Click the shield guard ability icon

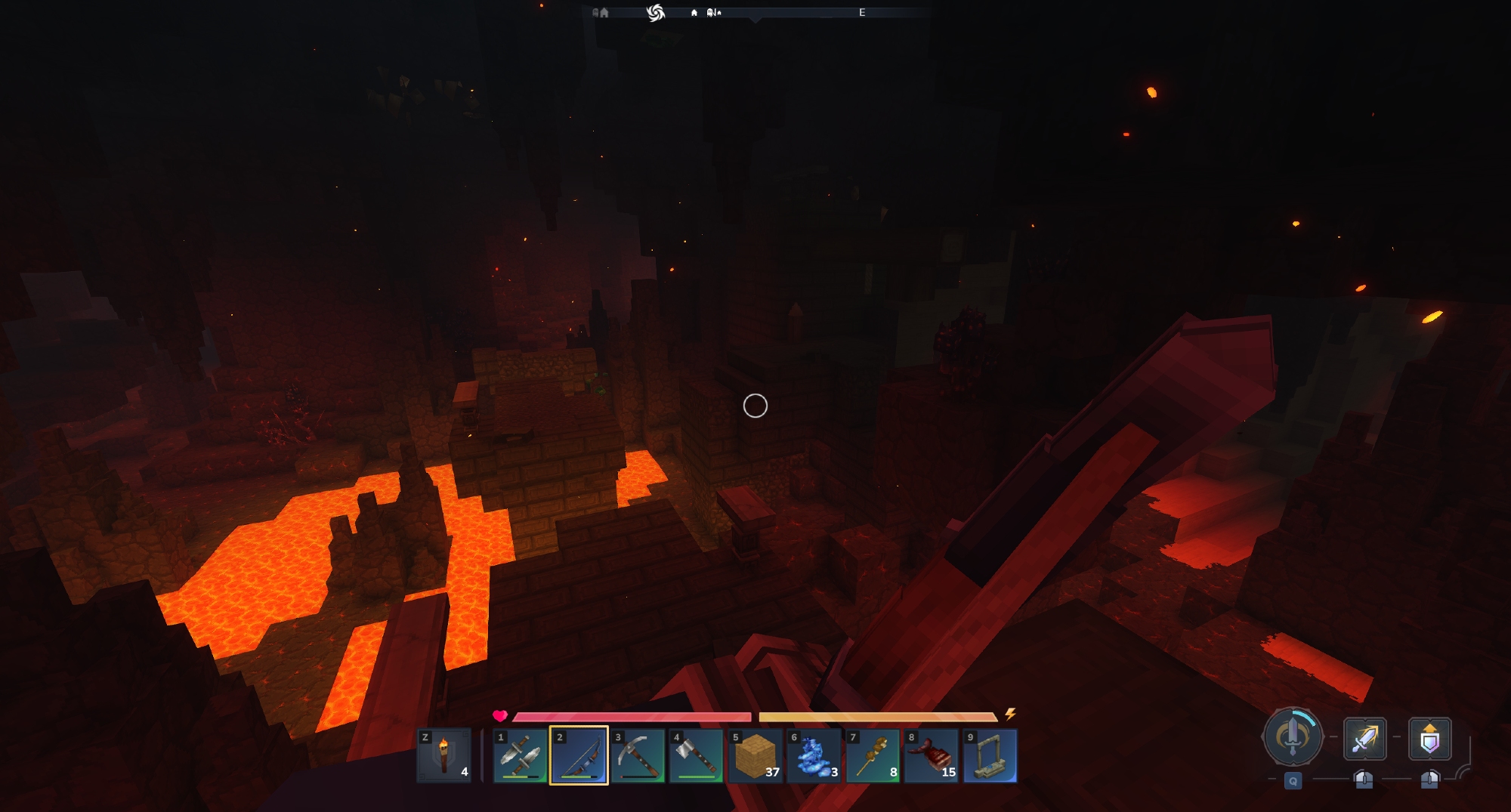click(1429, 738)
